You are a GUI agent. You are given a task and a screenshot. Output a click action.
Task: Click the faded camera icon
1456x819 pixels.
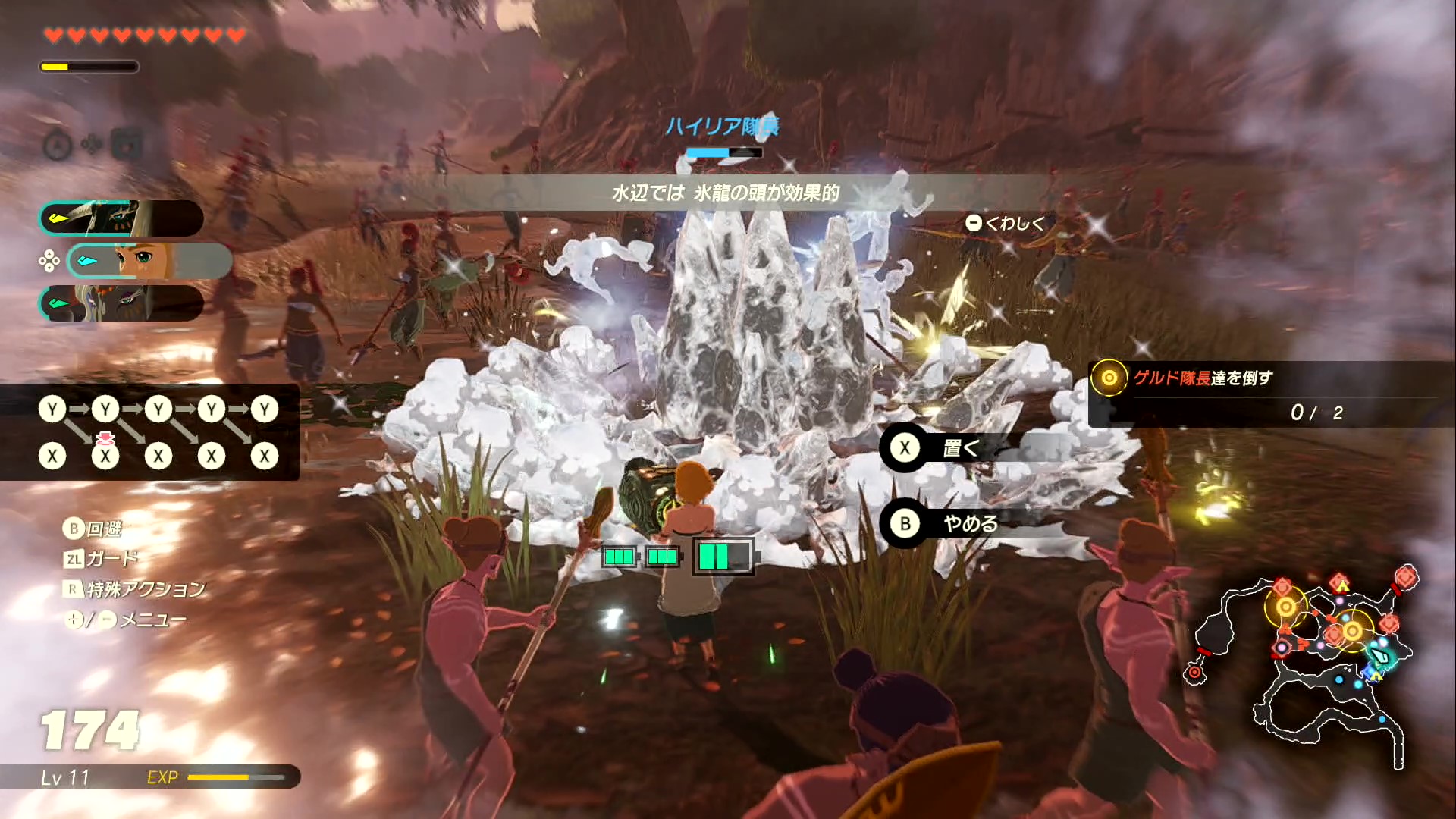(127, 144)
